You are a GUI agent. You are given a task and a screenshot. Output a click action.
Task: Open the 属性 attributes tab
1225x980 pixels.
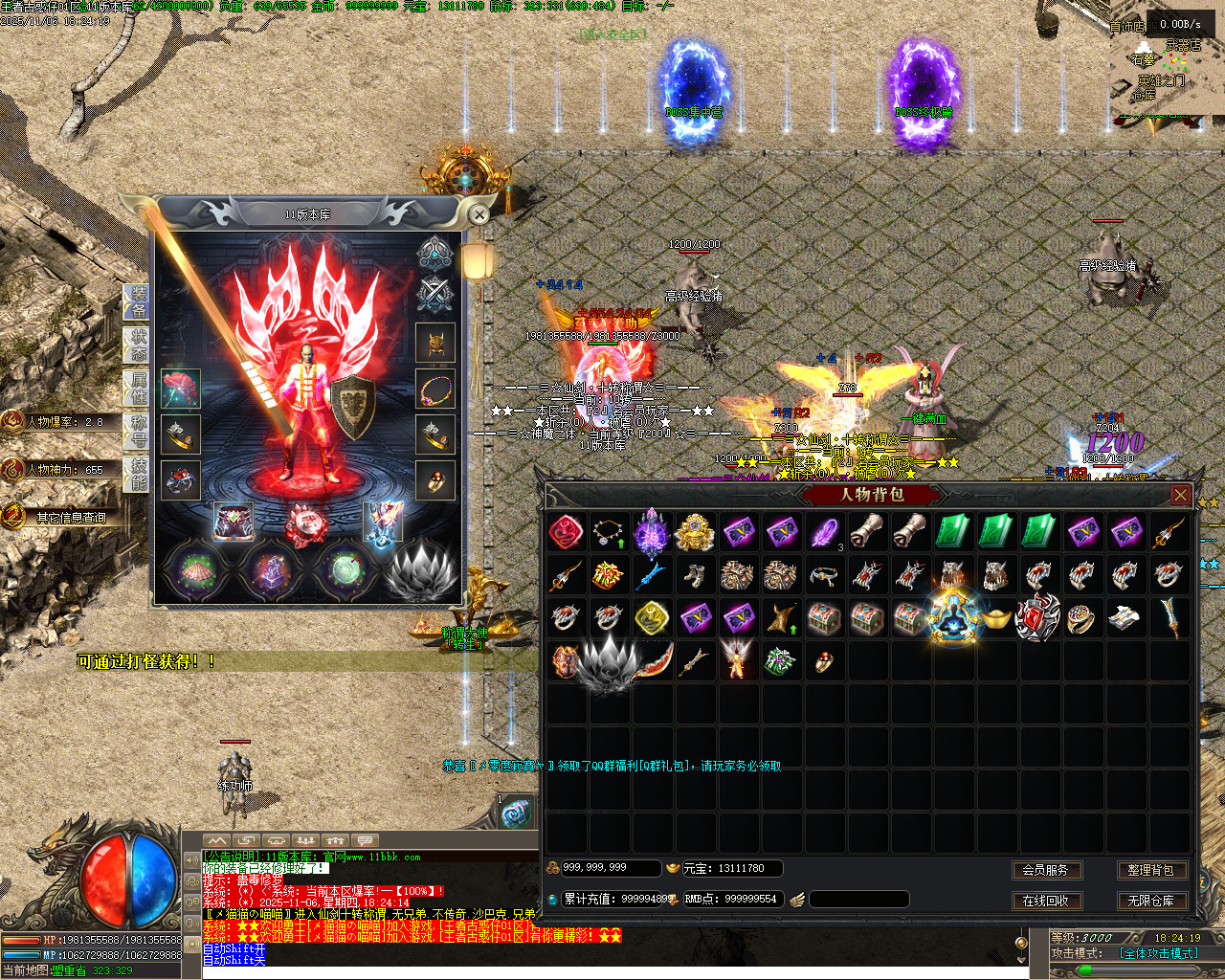tap(138, 388)
